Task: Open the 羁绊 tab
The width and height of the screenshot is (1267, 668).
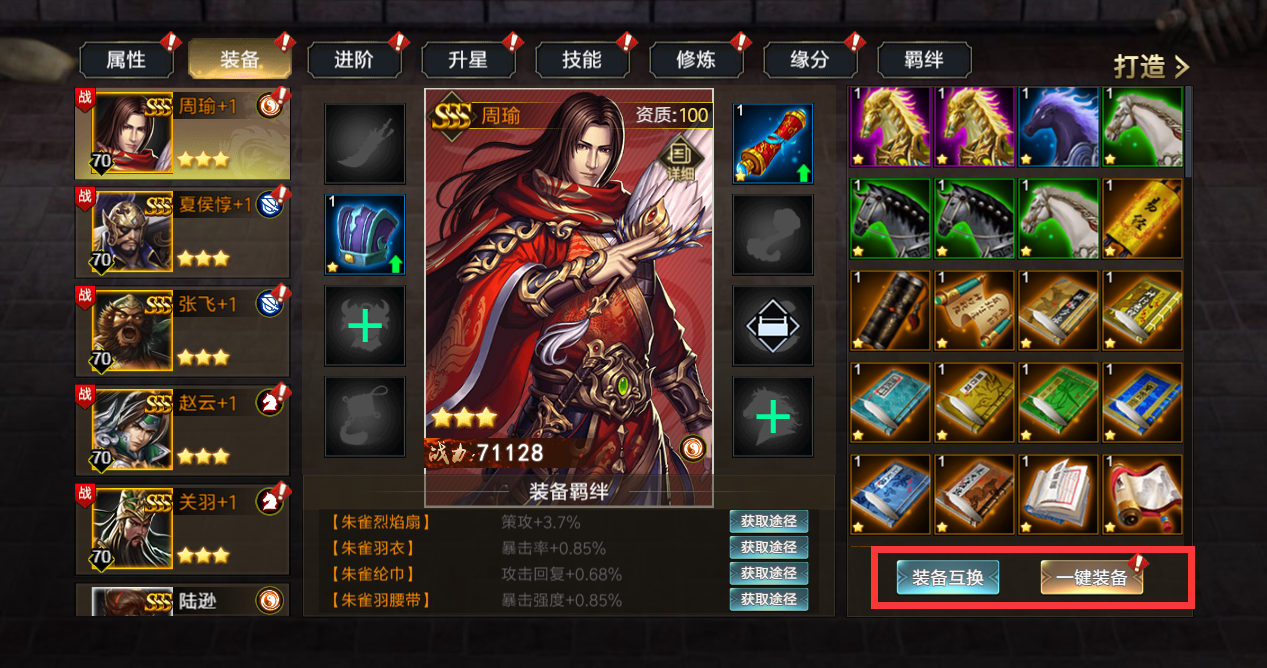Action: point(924,60)
